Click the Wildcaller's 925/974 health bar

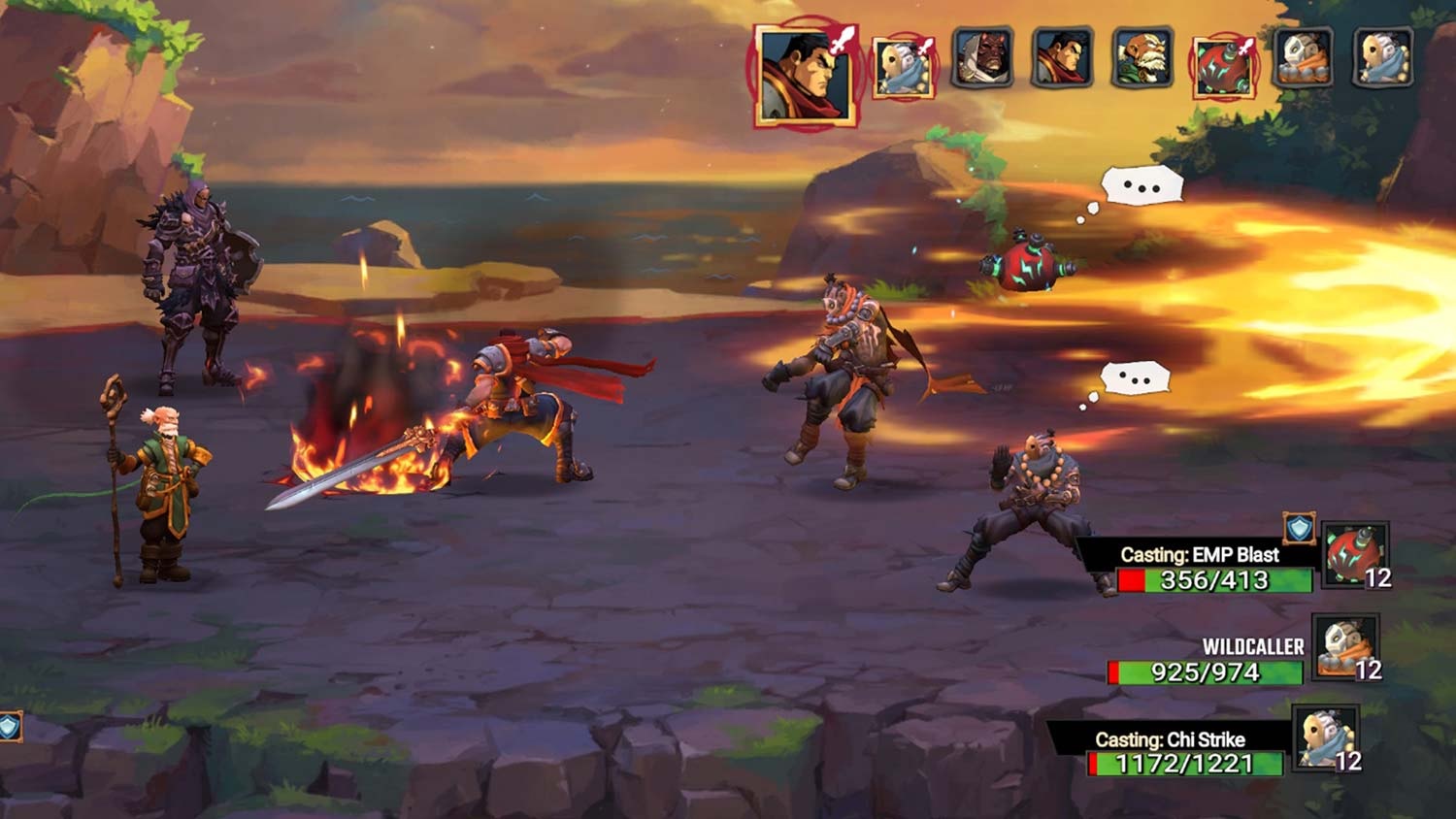coord(1204,671)
